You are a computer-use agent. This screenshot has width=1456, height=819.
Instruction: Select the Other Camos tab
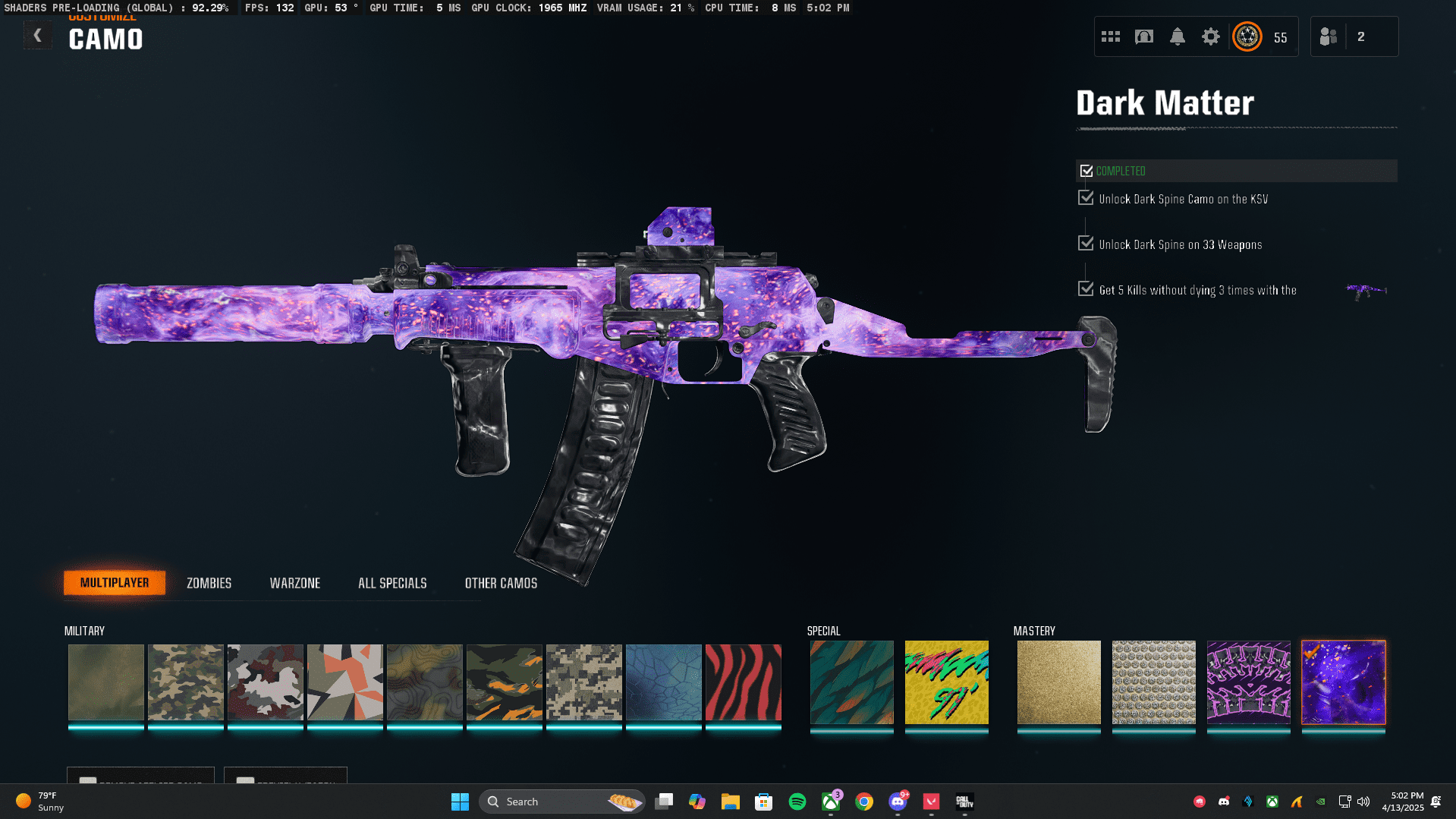click(x=501, y=583)
